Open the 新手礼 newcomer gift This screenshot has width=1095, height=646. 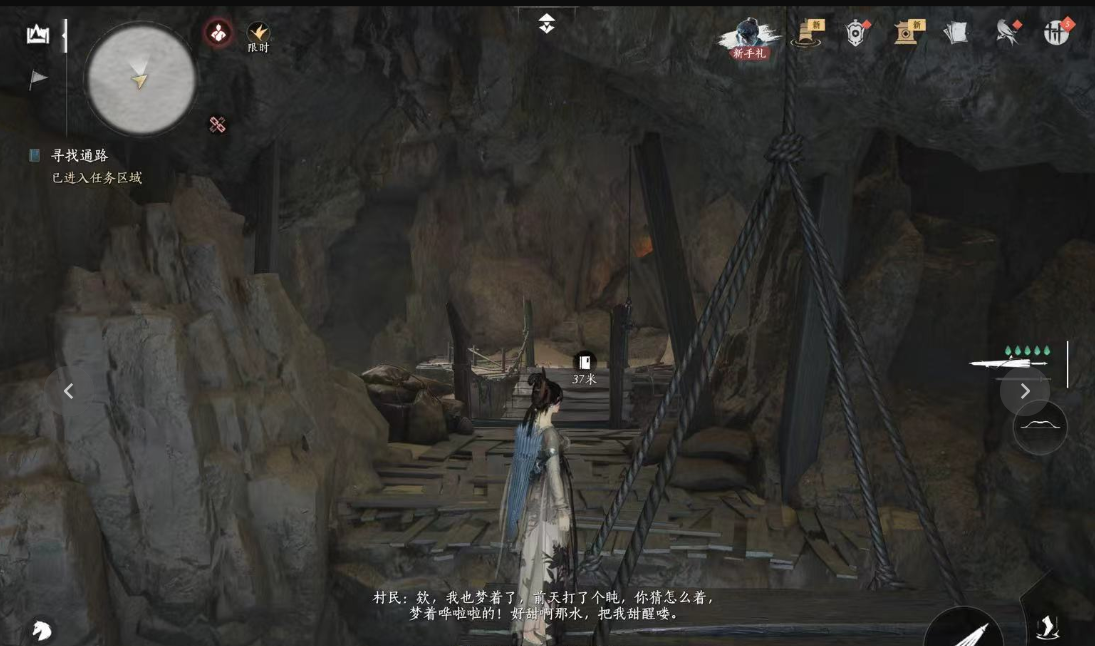point(748,38)
